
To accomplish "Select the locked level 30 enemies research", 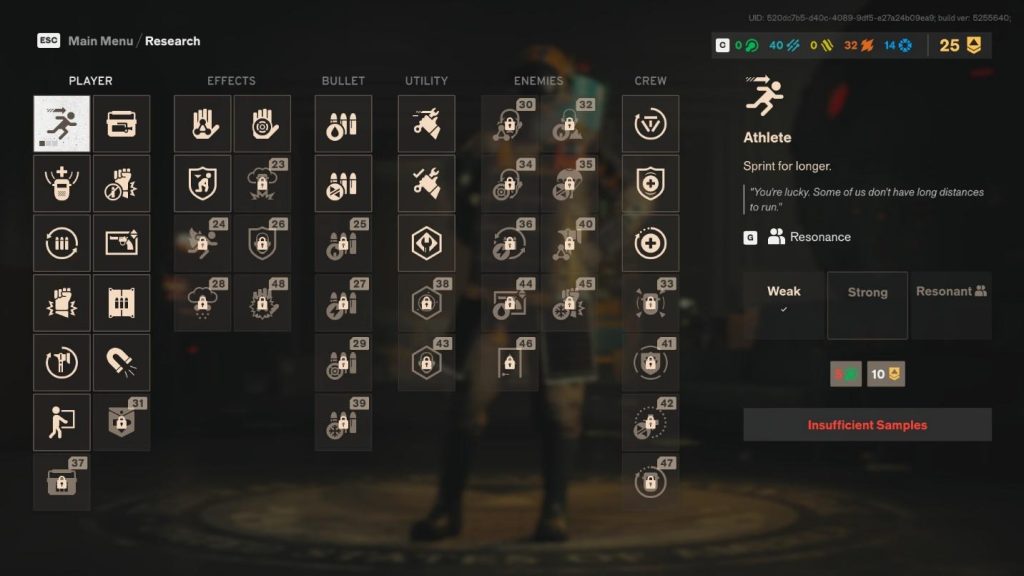I will (x=510, y=124).
